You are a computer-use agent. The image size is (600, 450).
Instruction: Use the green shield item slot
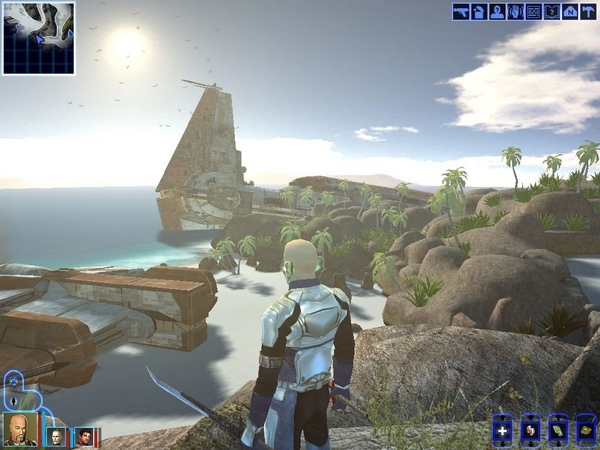tap(558, 430)
